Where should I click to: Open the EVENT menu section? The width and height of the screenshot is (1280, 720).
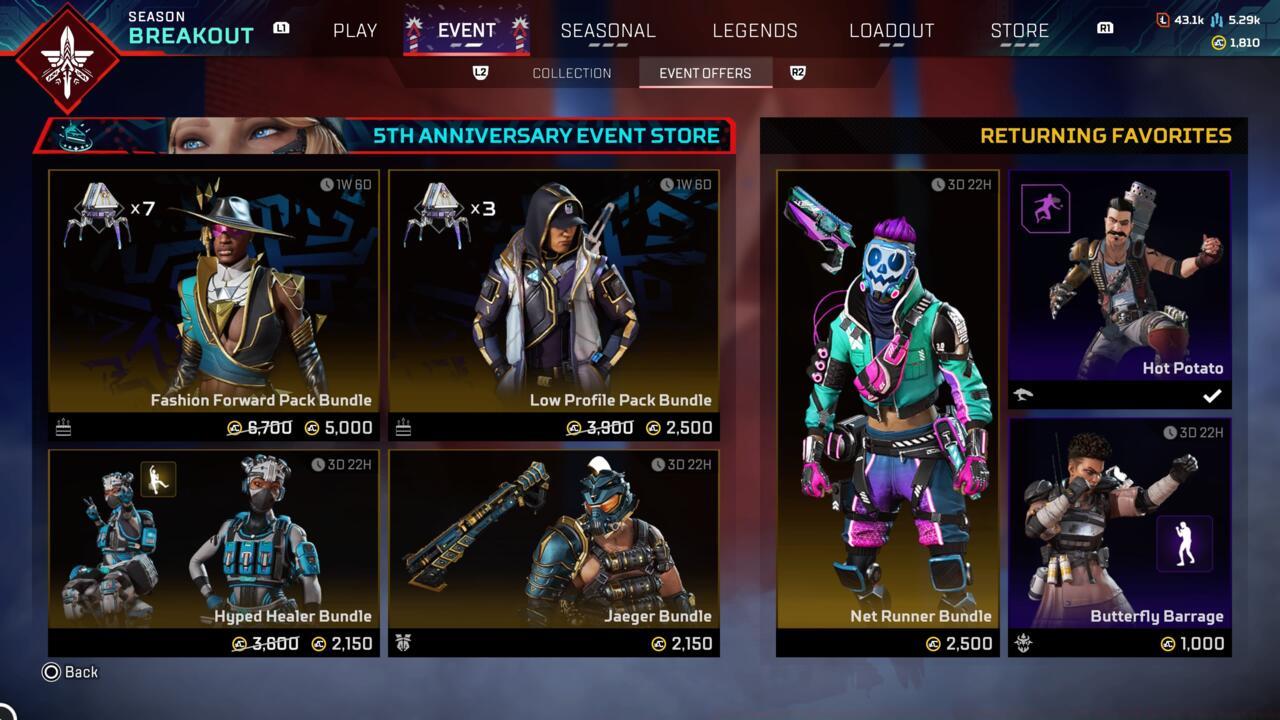click(466, 30)
